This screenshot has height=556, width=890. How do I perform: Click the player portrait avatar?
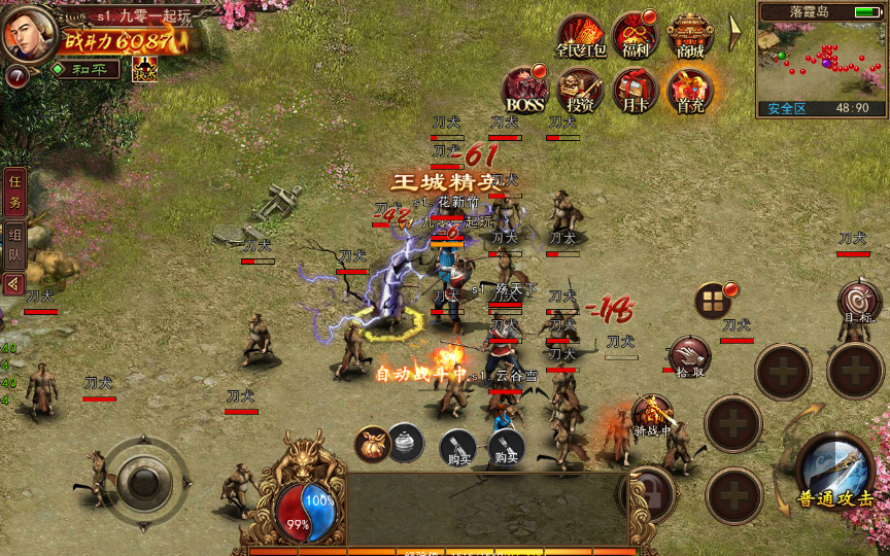29,33
